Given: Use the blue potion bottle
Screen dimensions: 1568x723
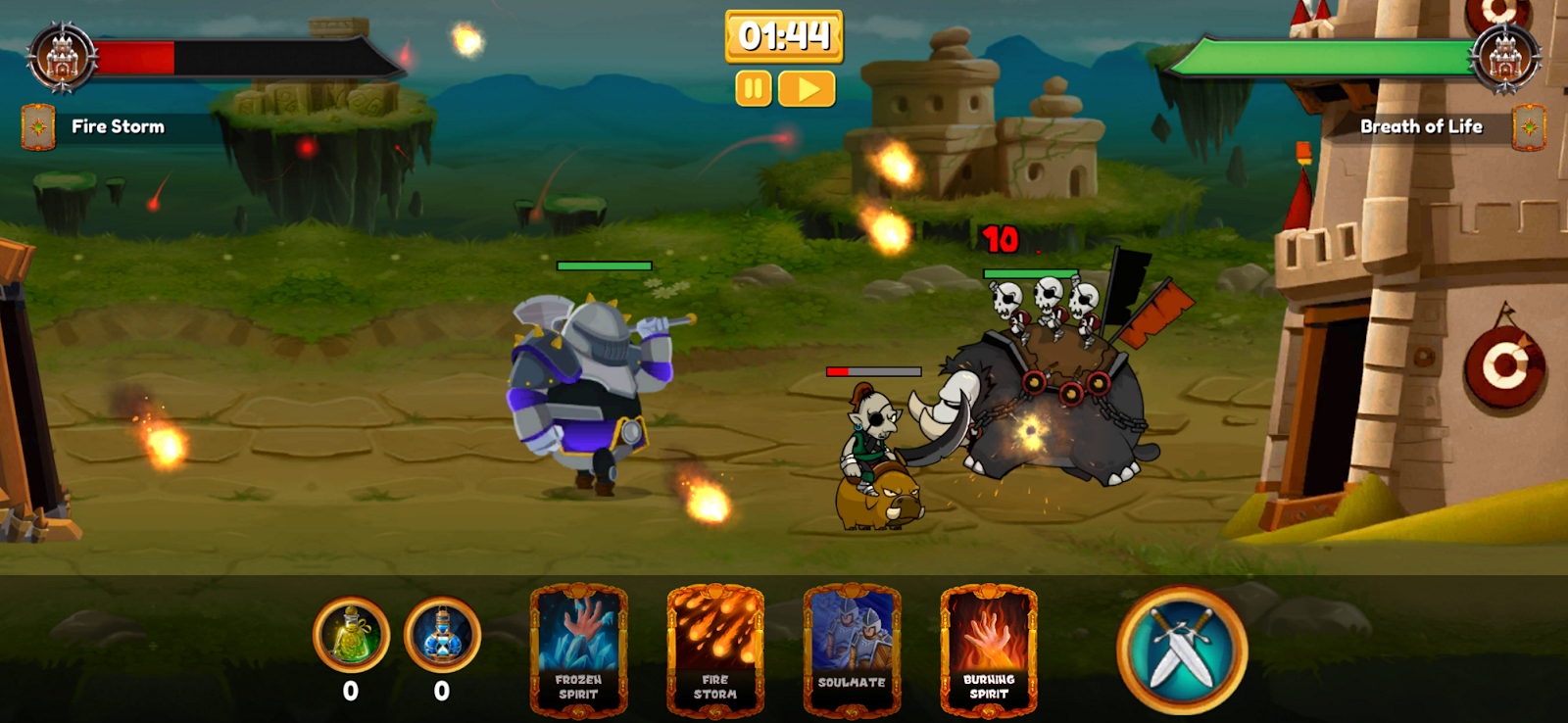Looking at the screenshot, I should coord(442,635).
